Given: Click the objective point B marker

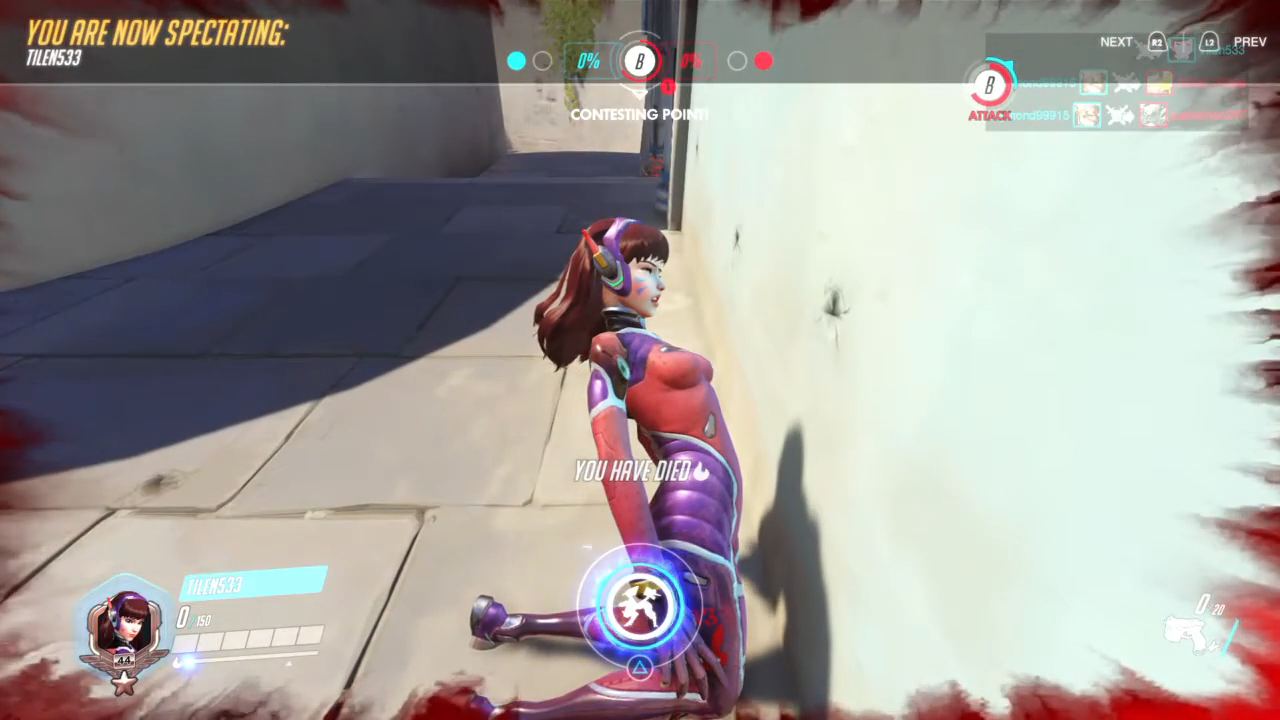Looking at the screenshot, I should click(640, 61).
